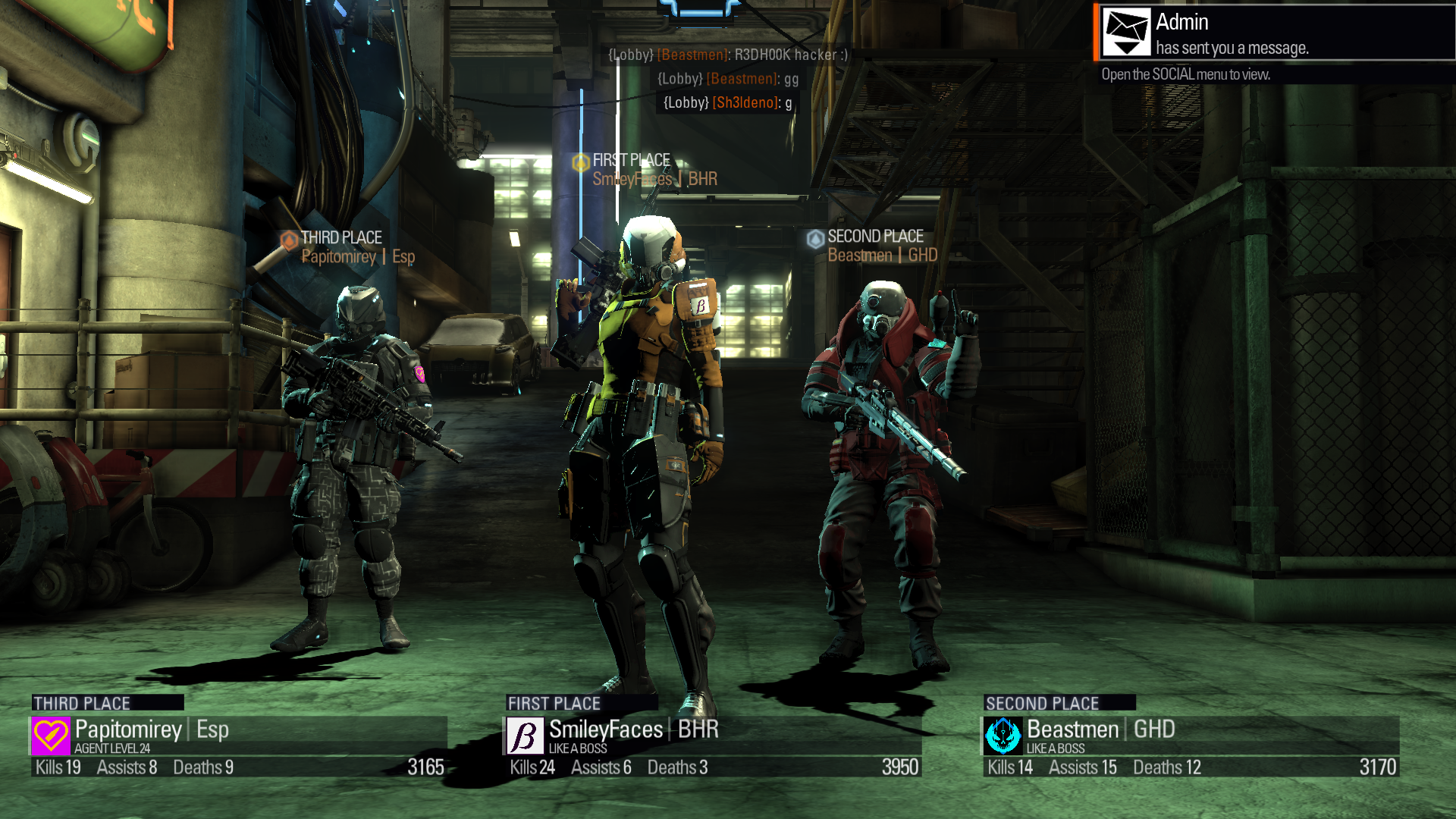The height and width of the screenshot is (819, 1456).
Task: Click Beastmen's name in the R3DH00K chat line
Action: tap(692, 55)
